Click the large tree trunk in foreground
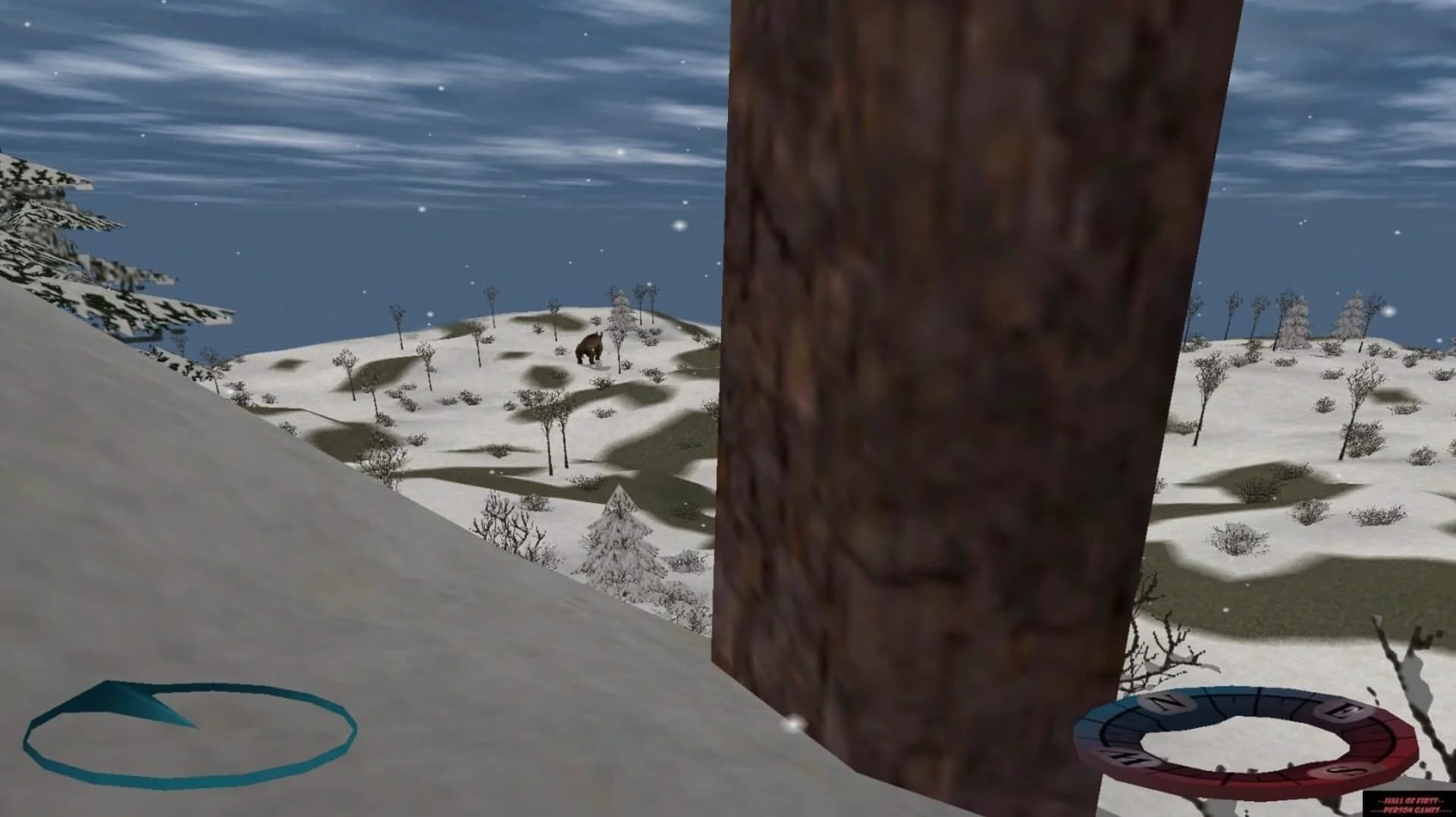The width and height of the screenshot is (1456, 817). 895,379
